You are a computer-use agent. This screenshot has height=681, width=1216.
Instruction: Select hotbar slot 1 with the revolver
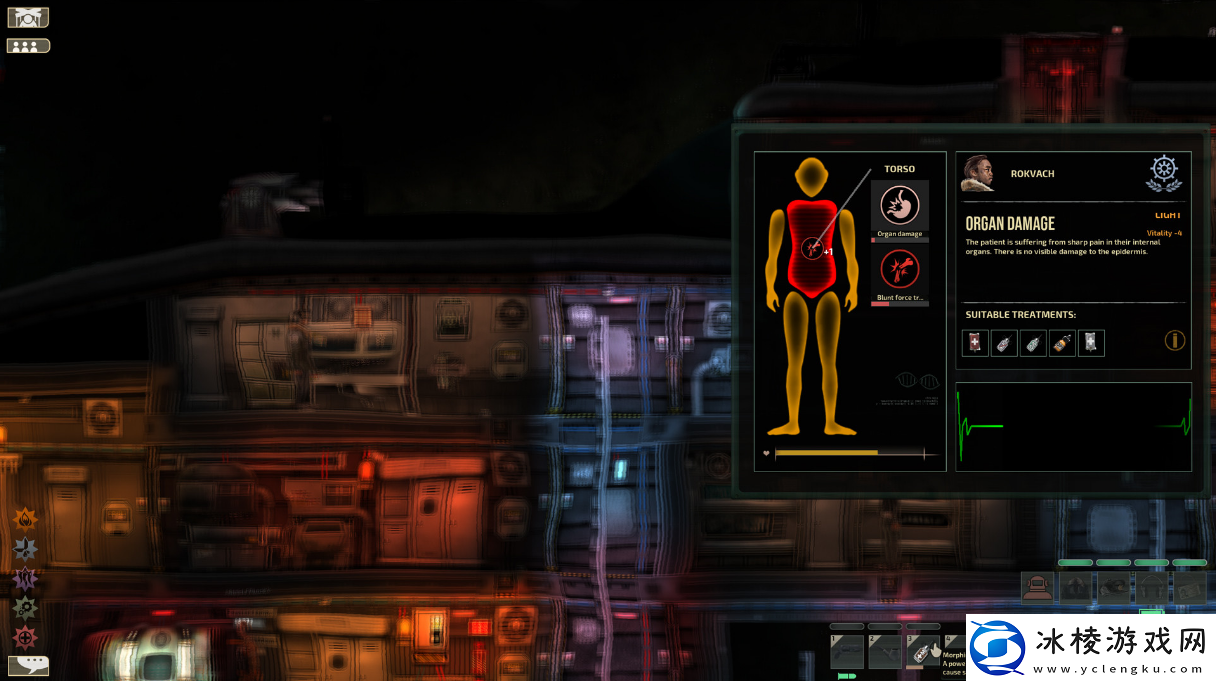tap(847, 651)
